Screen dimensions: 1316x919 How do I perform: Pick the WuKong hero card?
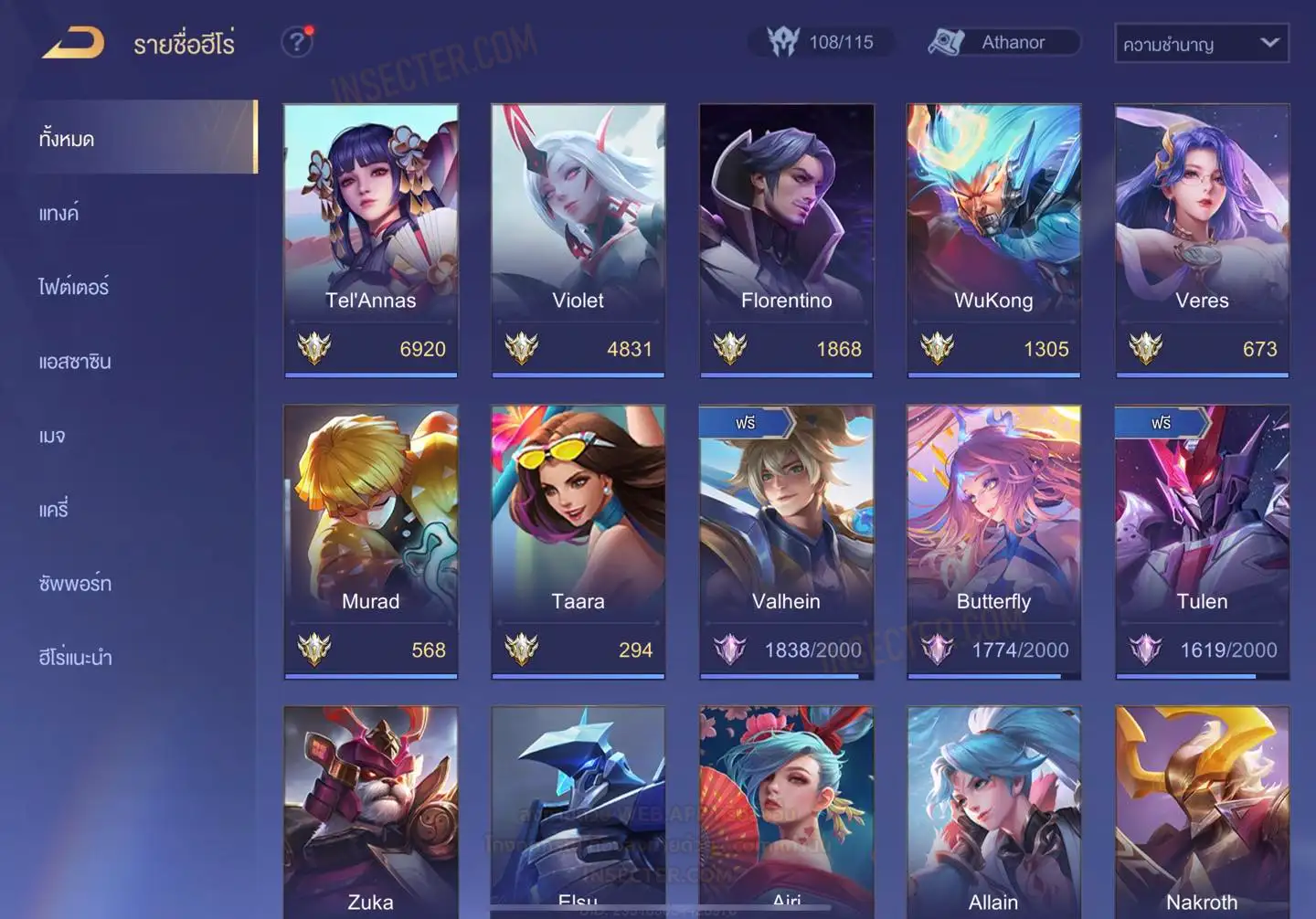[993, 239]
